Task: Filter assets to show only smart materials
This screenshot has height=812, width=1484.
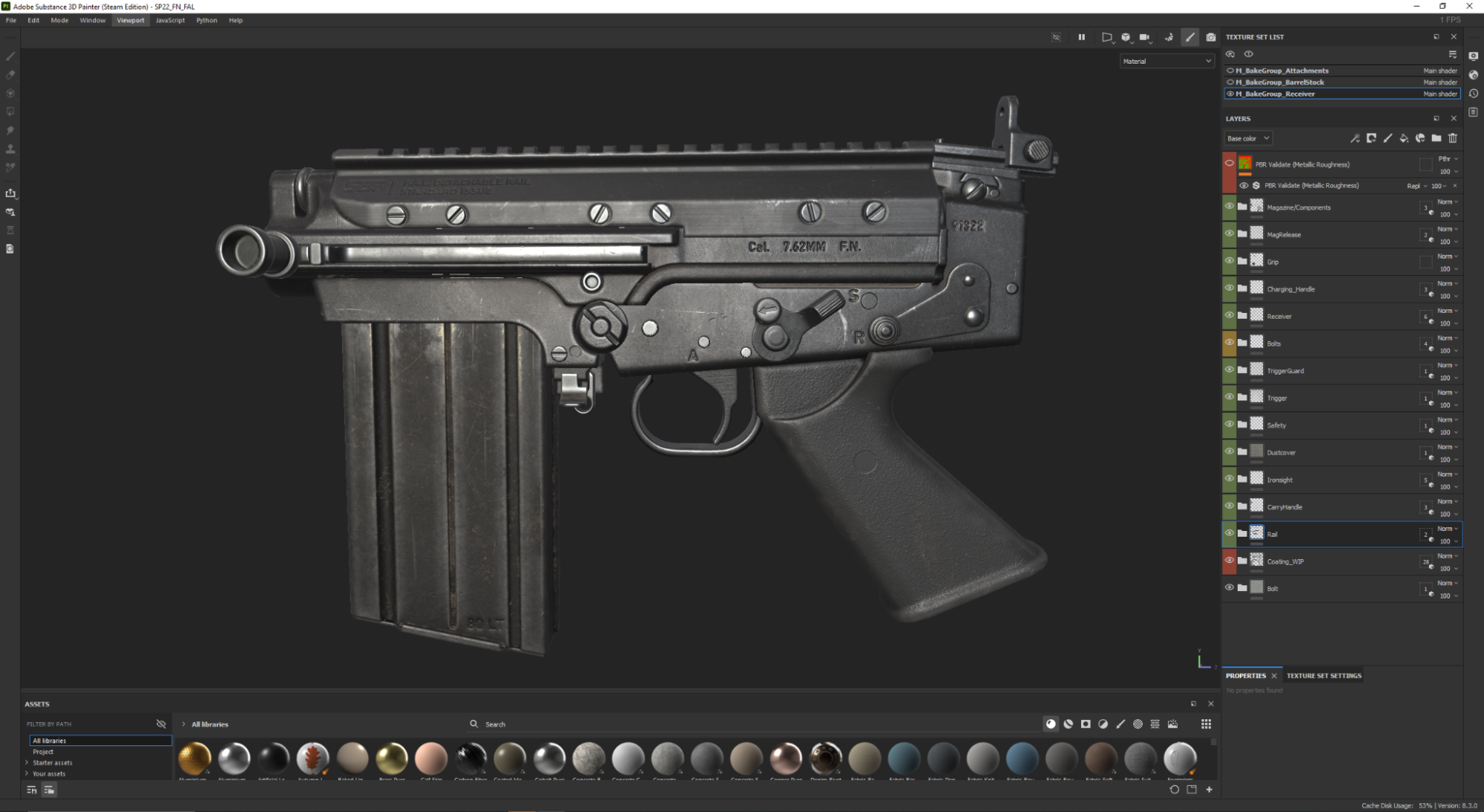Action: click(1068, 724)
